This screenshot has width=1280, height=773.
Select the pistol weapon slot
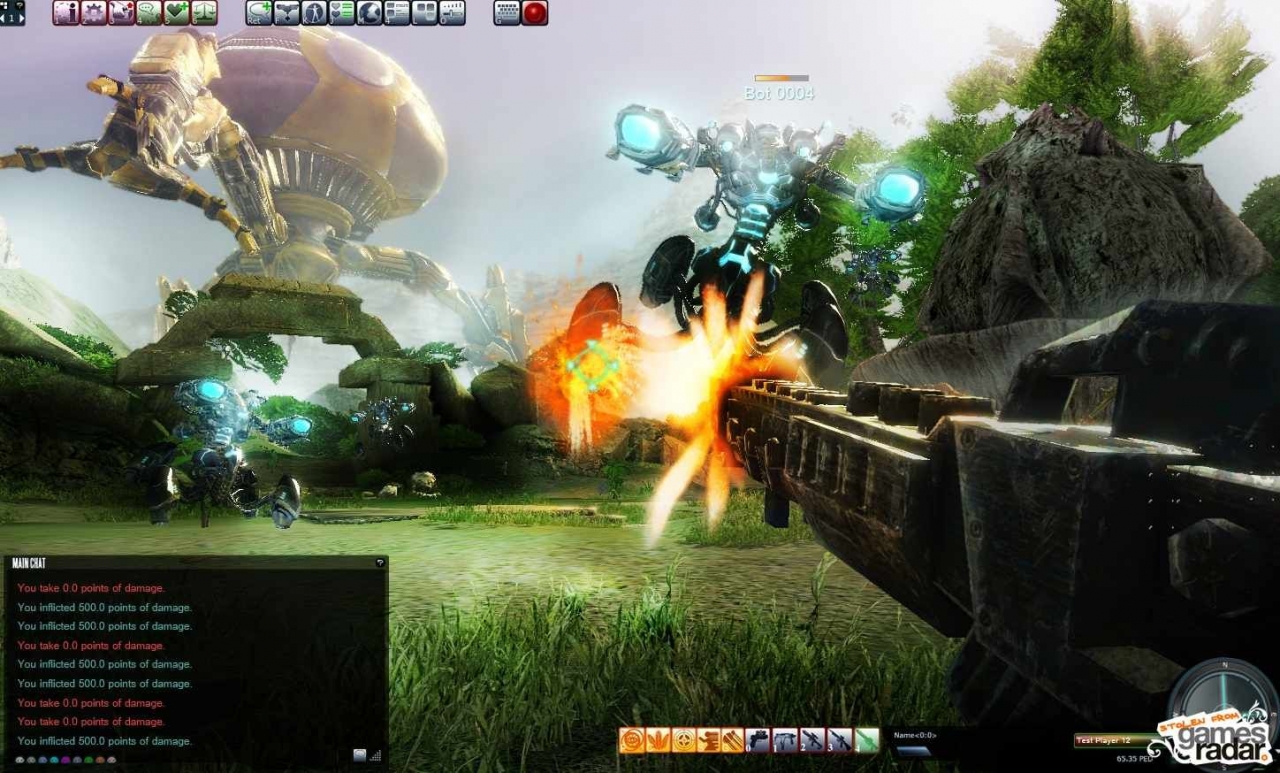click(x=759, y=741)
